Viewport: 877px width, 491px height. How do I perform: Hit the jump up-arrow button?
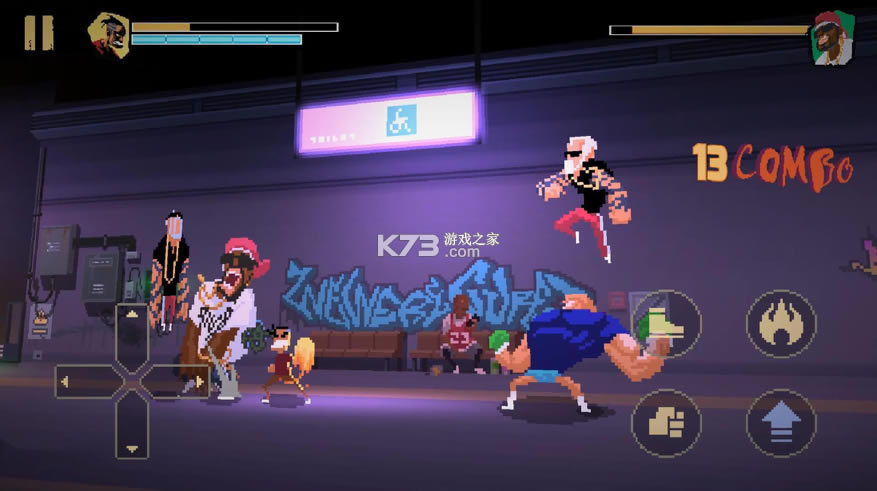[781, 422]
